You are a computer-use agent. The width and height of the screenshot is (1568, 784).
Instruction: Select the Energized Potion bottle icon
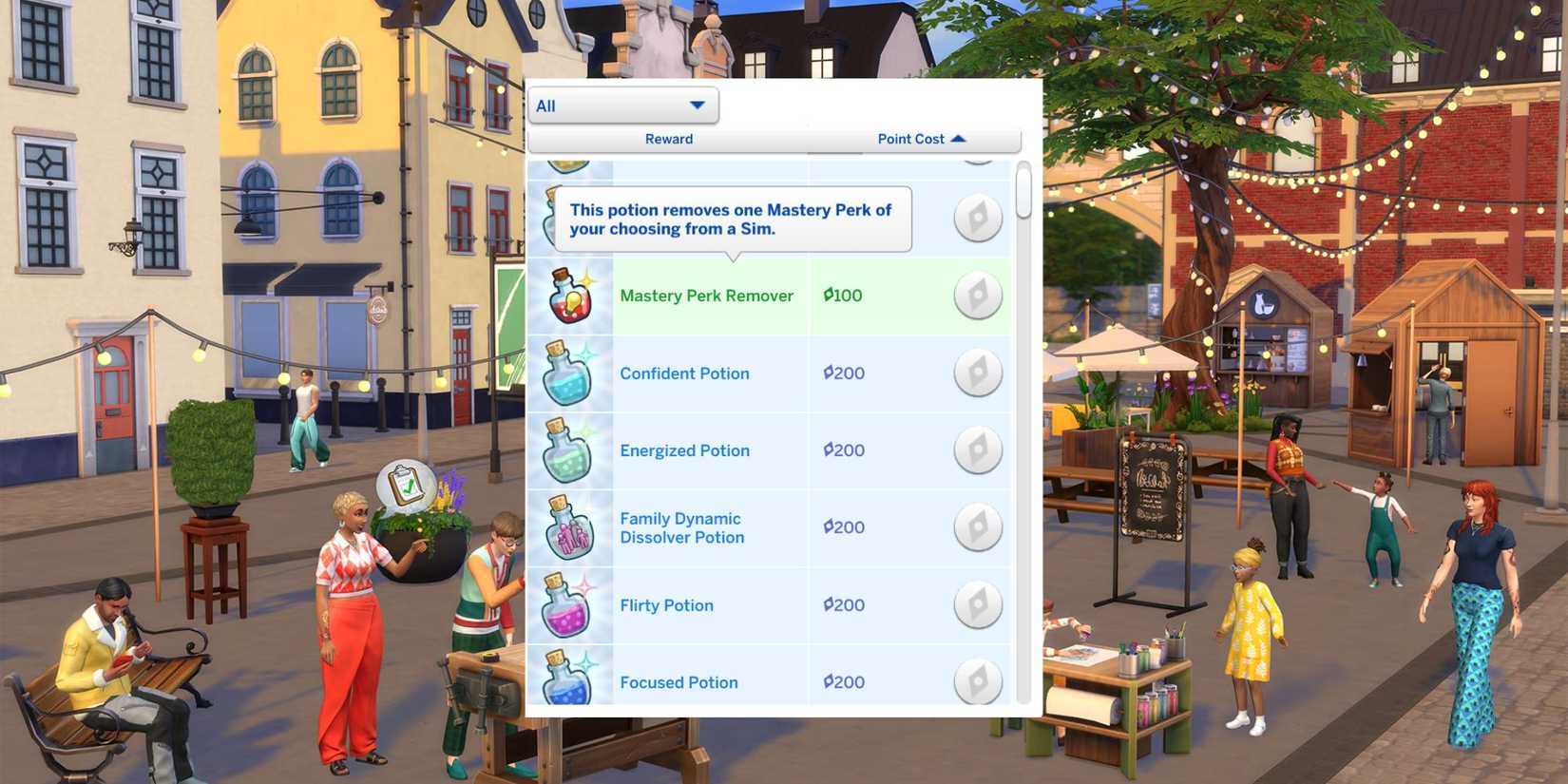[568, 449]
